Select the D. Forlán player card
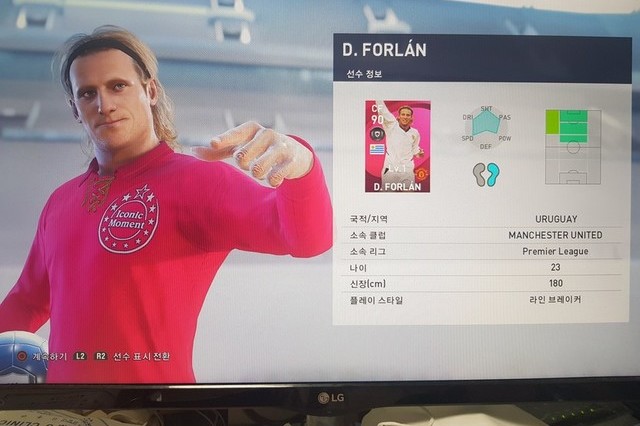The image size is (640, 426). point(397,146)
